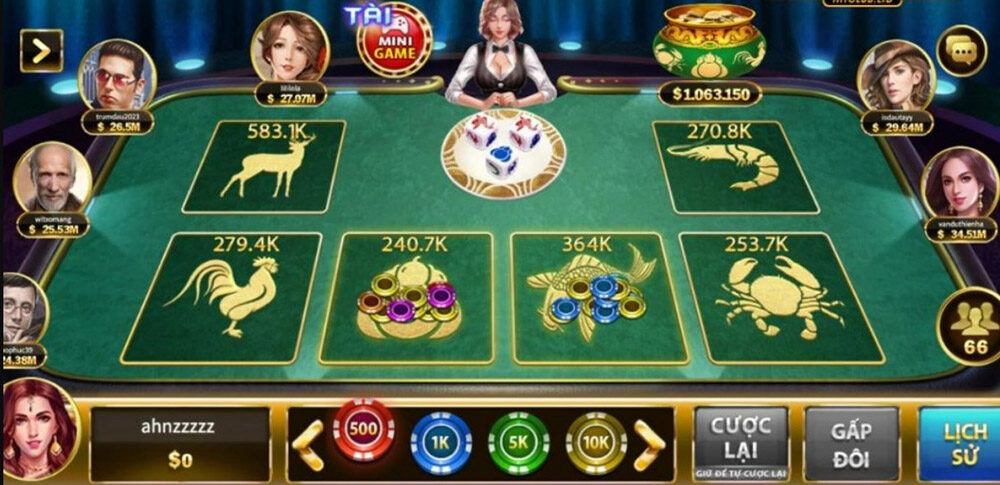Double the bet with GẤP ĐÔI
1000x485 pixels.
click(x=851, y=443)
